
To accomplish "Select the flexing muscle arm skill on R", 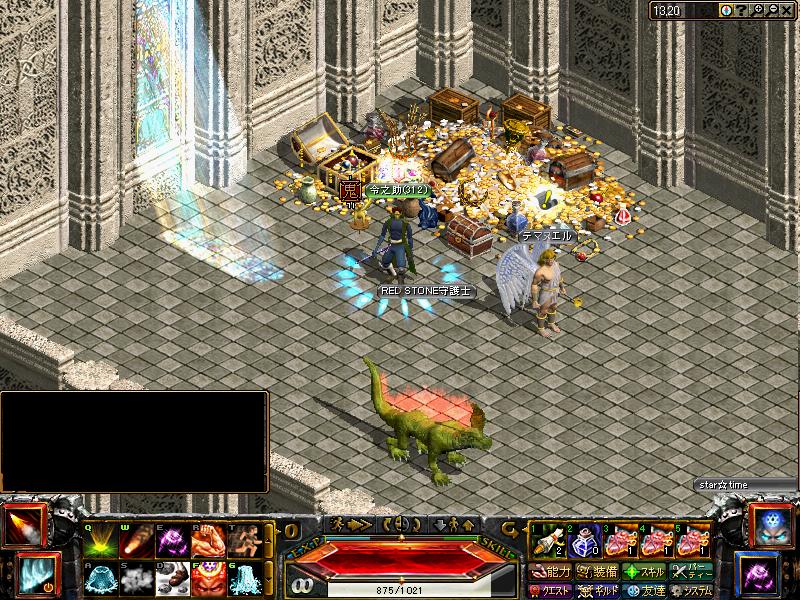I will click(x=209, y=541).
